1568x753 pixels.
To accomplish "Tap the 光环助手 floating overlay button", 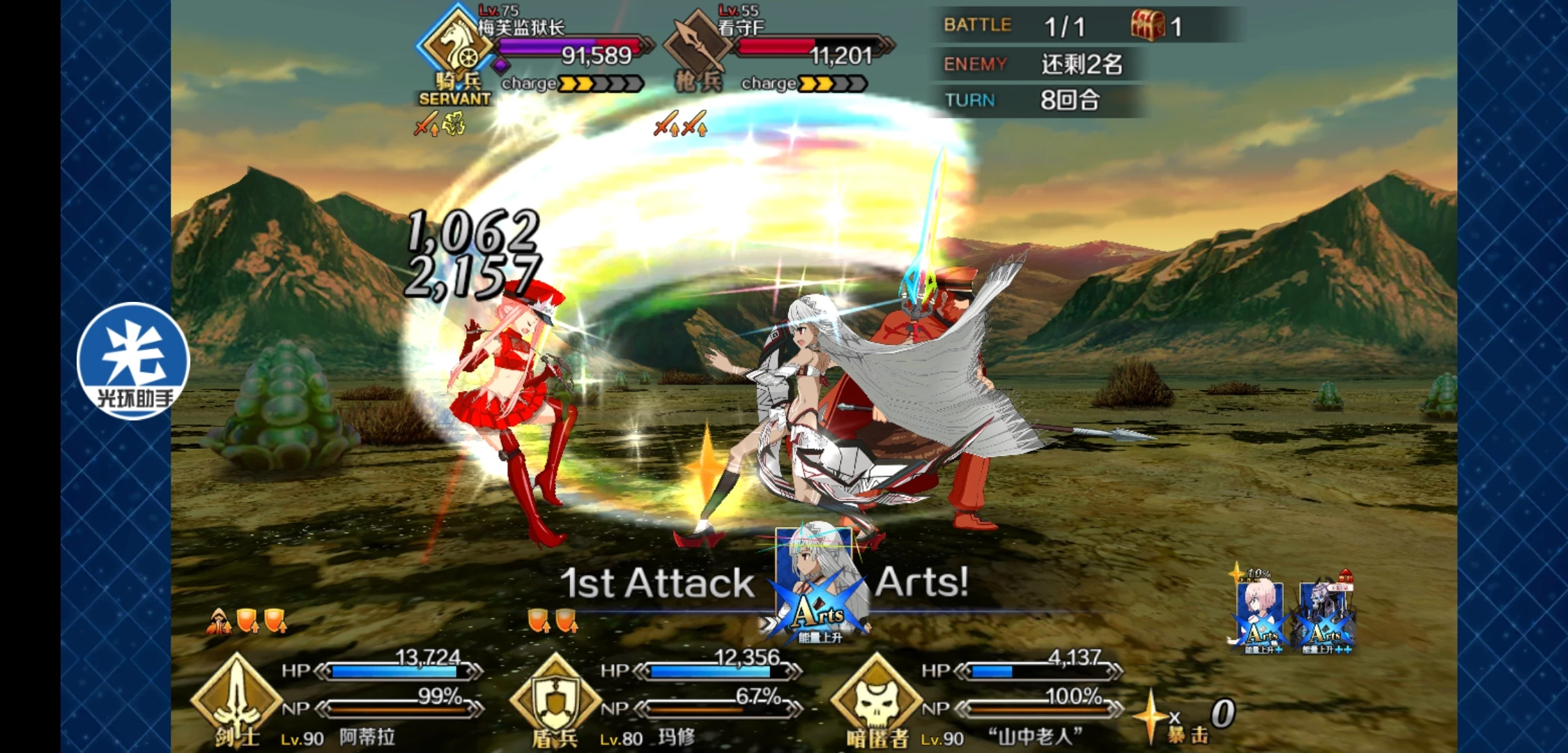I will (x=132, y=361).
